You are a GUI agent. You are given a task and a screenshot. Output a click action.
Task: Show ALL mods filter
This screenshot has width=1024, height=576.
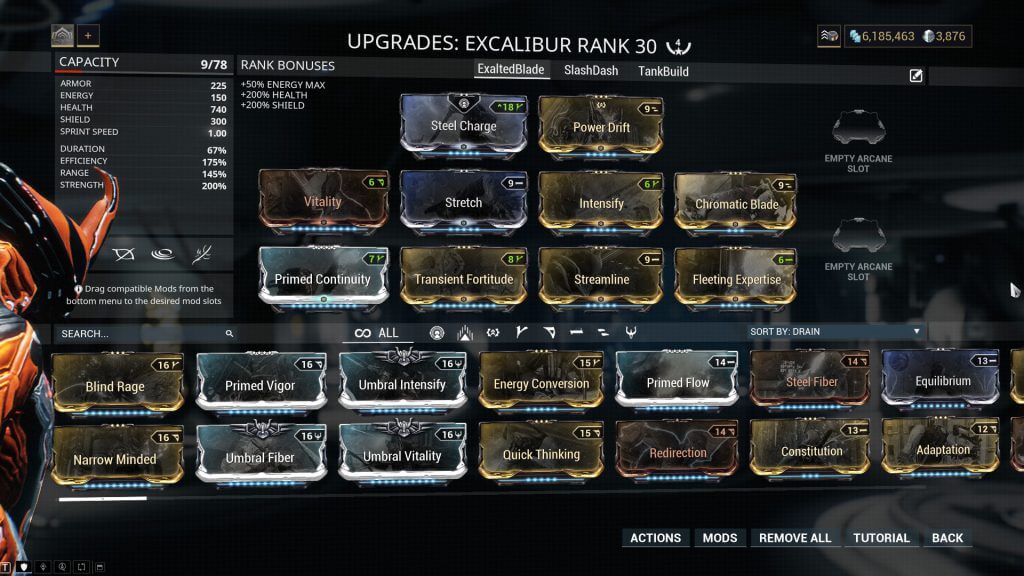tap(377, 333)
